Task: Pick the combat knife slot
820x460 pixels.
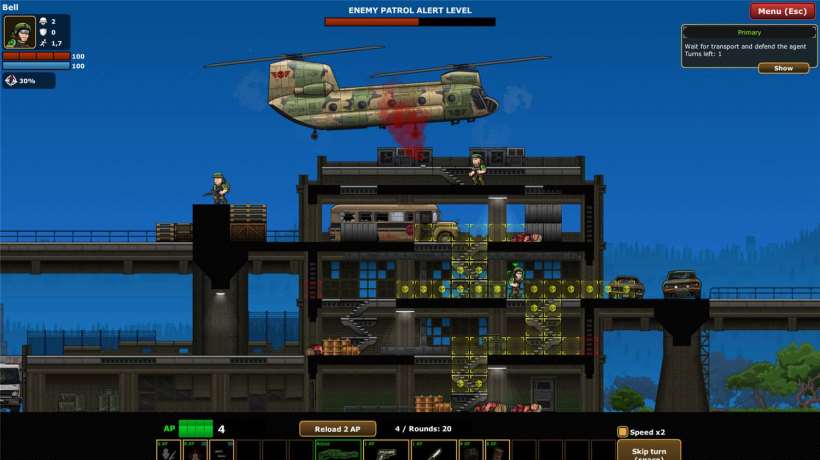Action: [433, 451]
